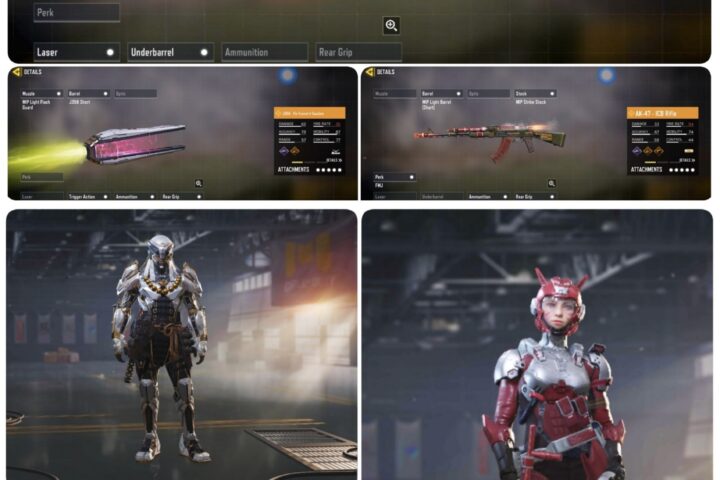This screenshot has width=720, height=480.
Task: Open the AK-47 Attachments summary
Action: click(x=663, y=169)
